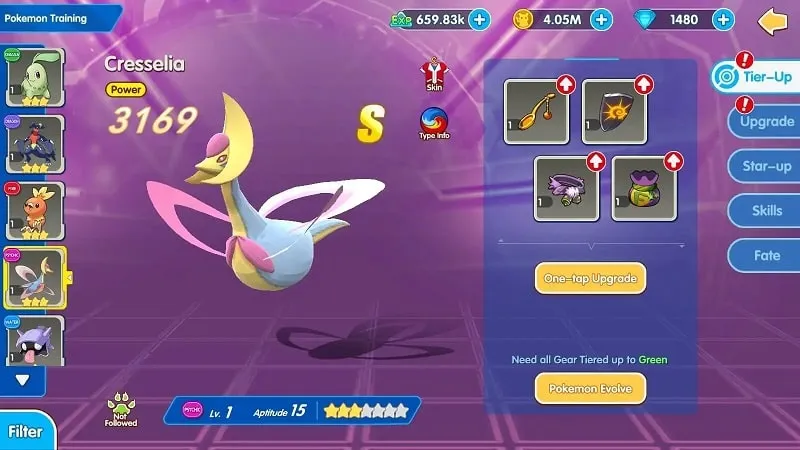Select the green pouch gear slot

pos(645,188)
